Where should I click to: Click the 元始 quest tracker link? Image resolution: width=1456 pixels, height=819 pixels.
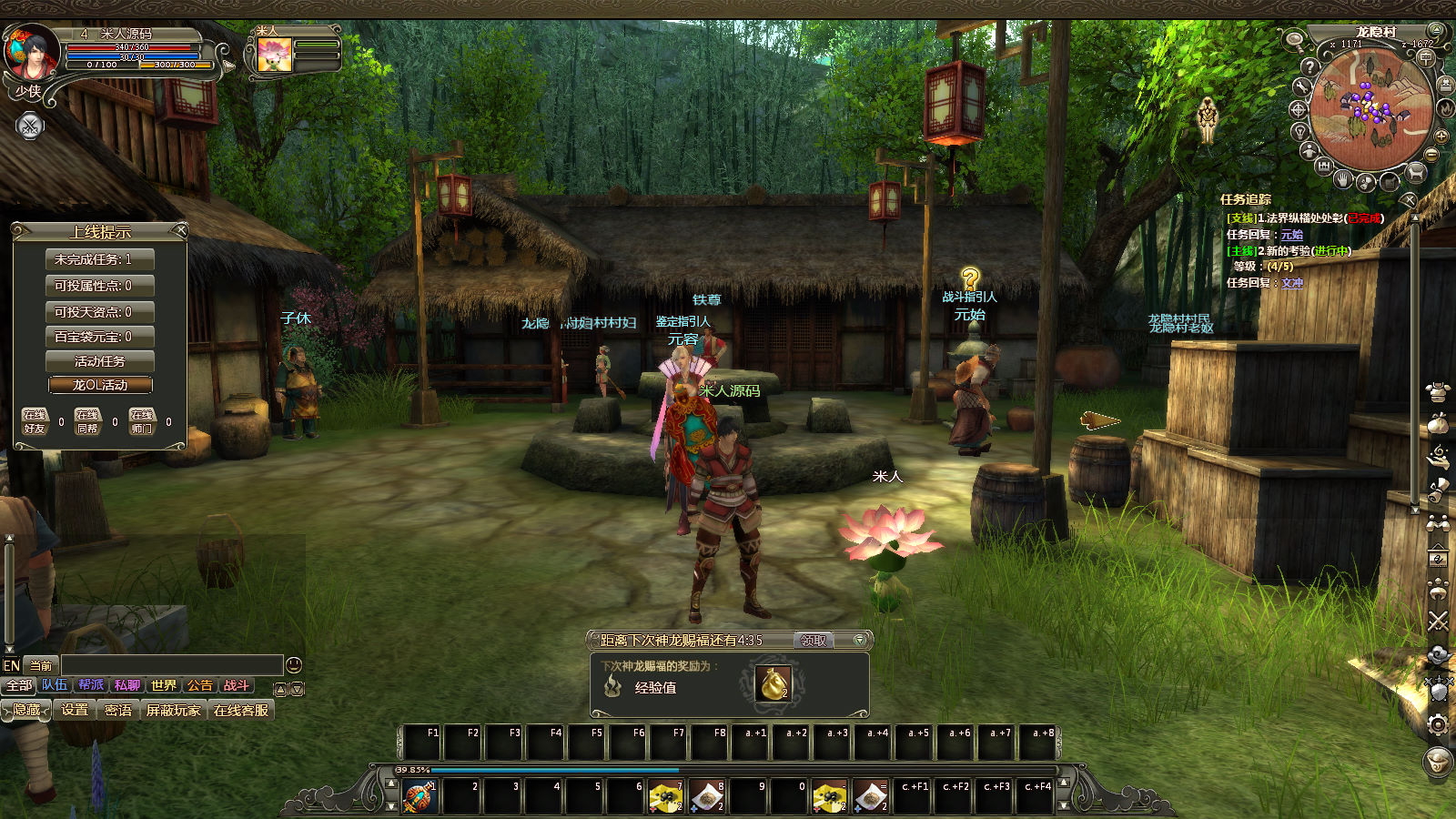tap(1292, 235)
